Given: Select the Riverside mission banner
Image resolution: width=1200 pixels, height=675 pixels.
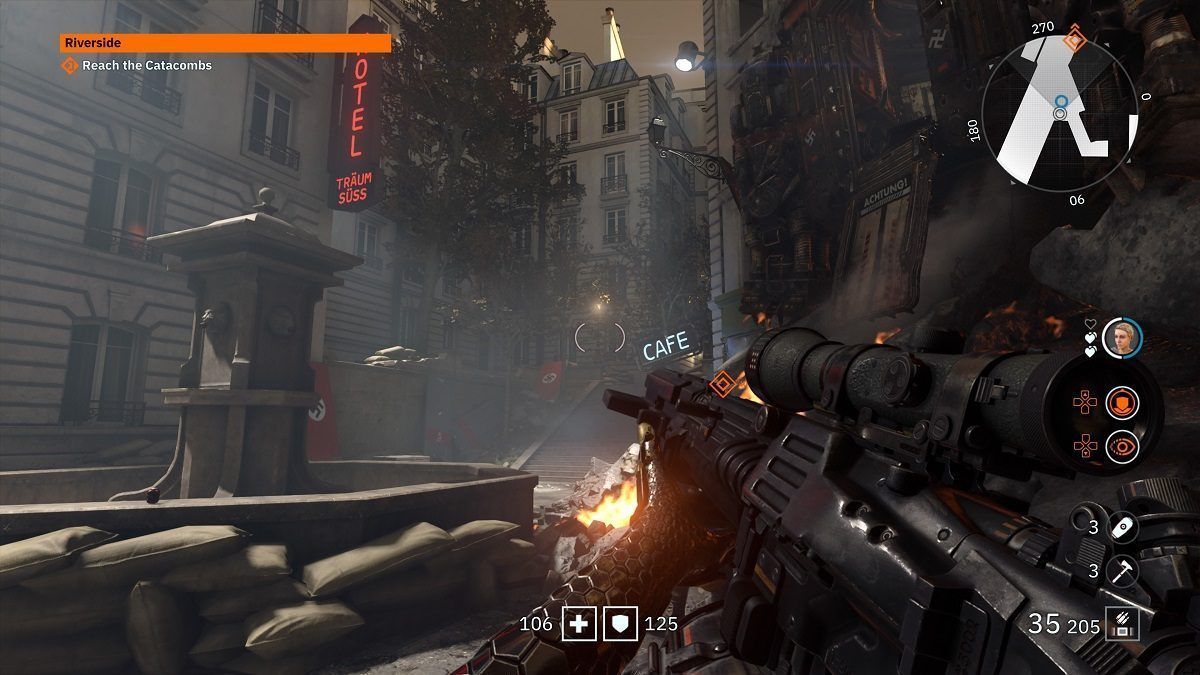Looking at the screenshot, I should pos(225,43).
